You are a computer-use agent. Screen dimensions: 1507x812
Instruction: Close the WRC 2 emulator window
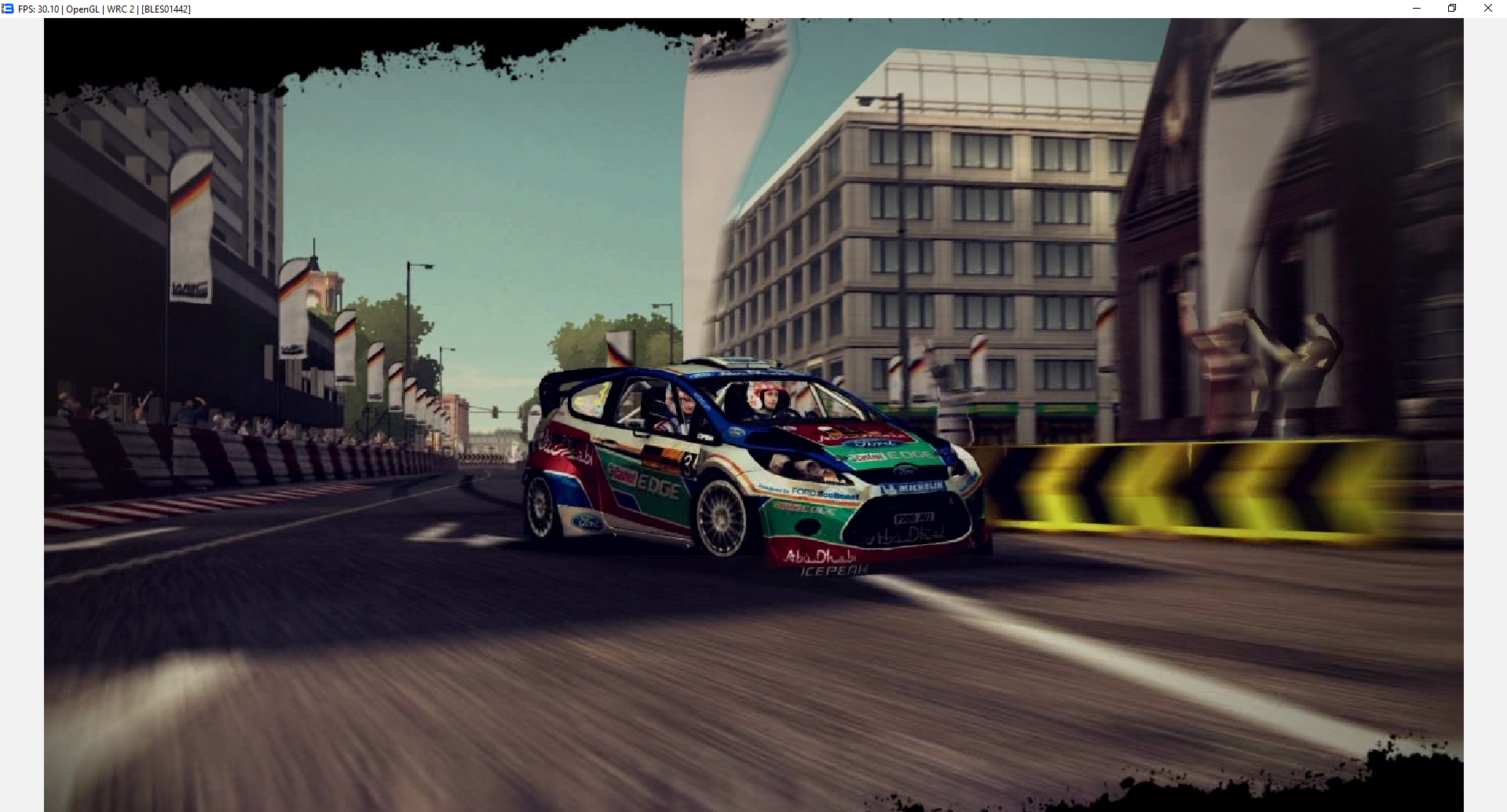[x=1487, y=9]
